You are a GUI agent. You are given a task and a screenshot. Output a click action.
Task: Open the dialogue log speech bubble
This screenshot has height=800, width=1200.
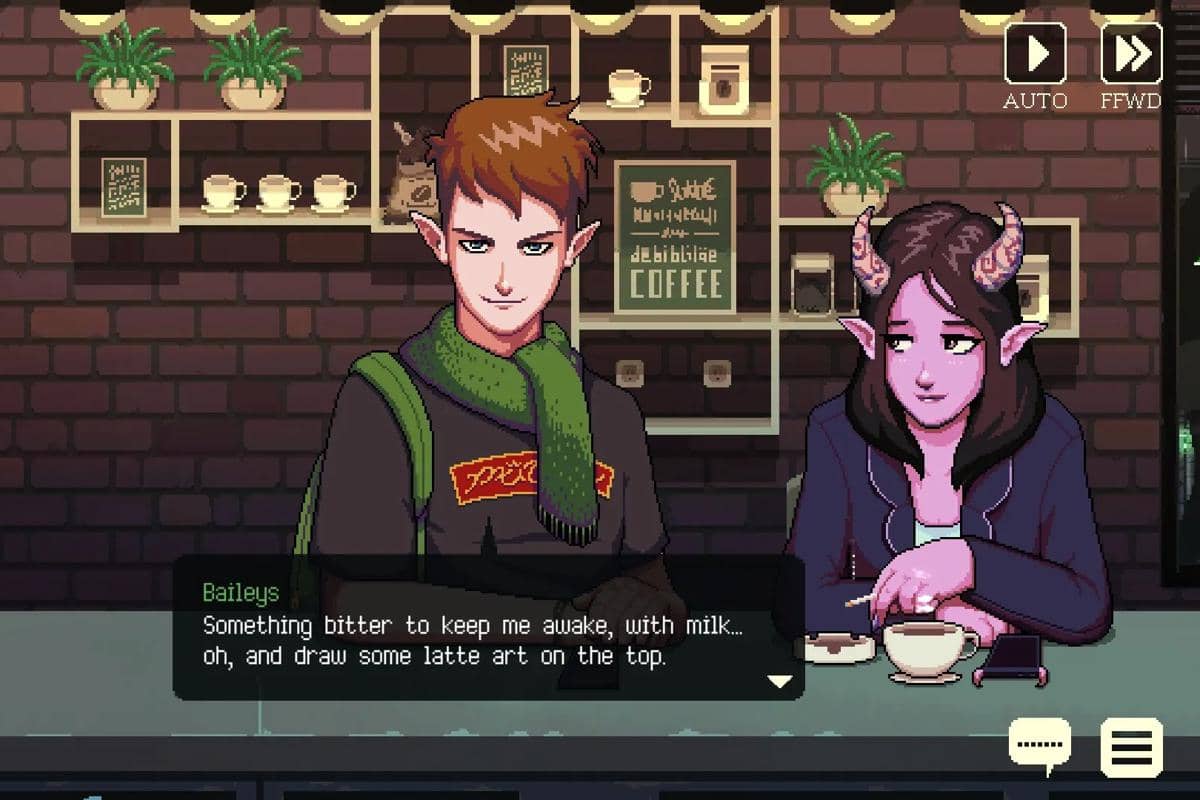pos(1039,745)
